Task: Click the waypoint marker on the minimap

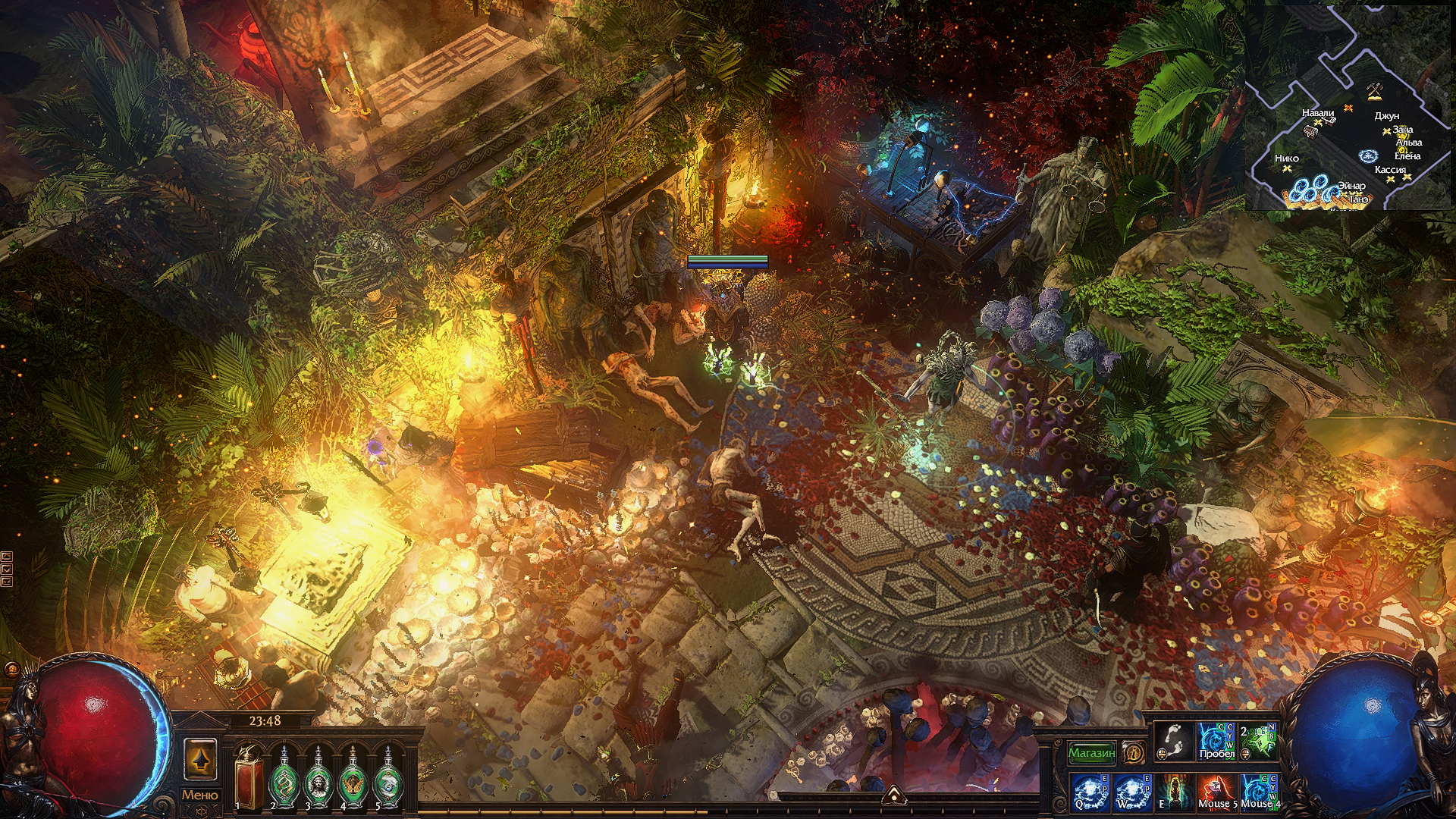Action: (x=1368, y=156)
